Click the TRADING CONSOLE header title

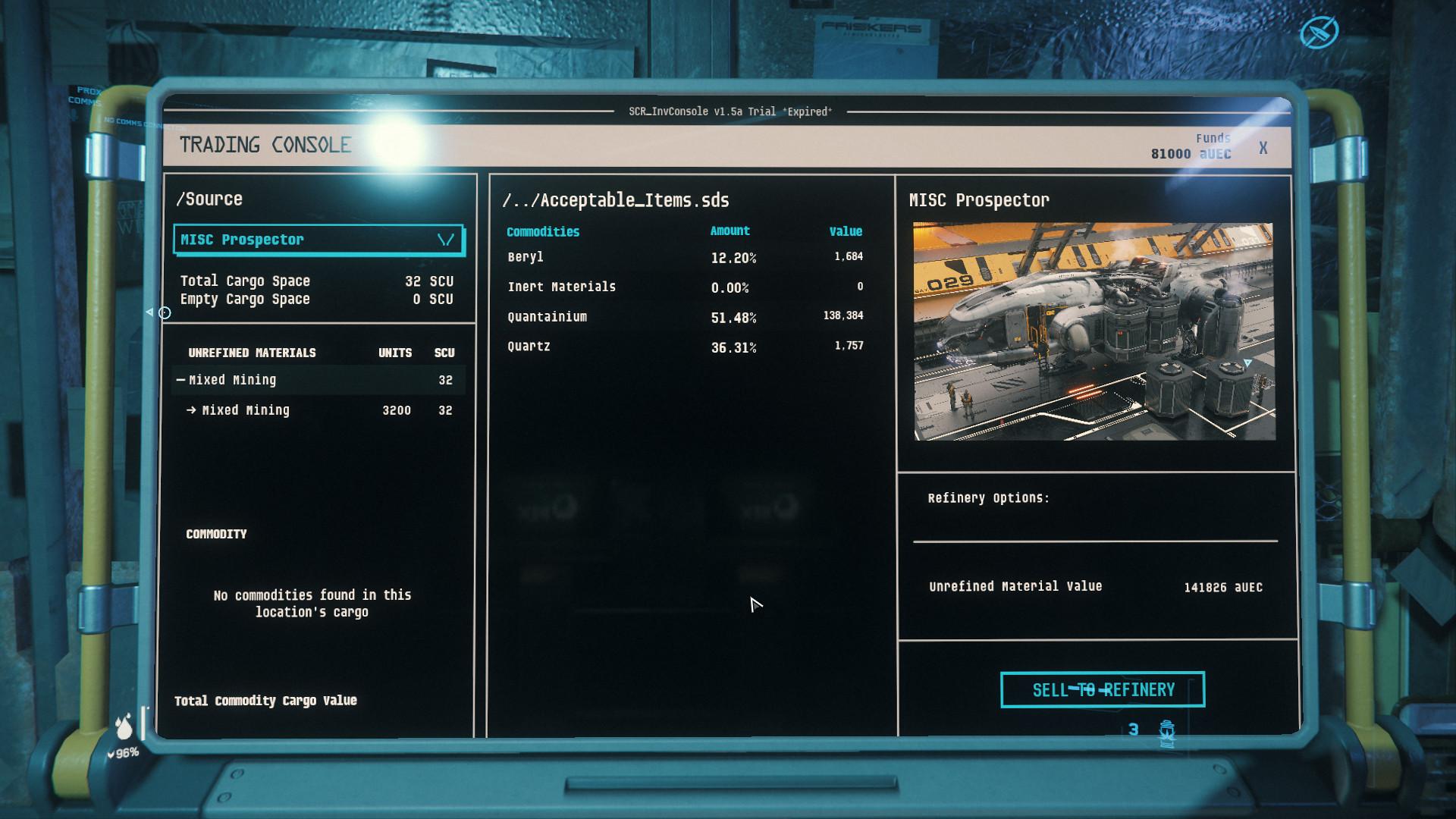point(265,144)
